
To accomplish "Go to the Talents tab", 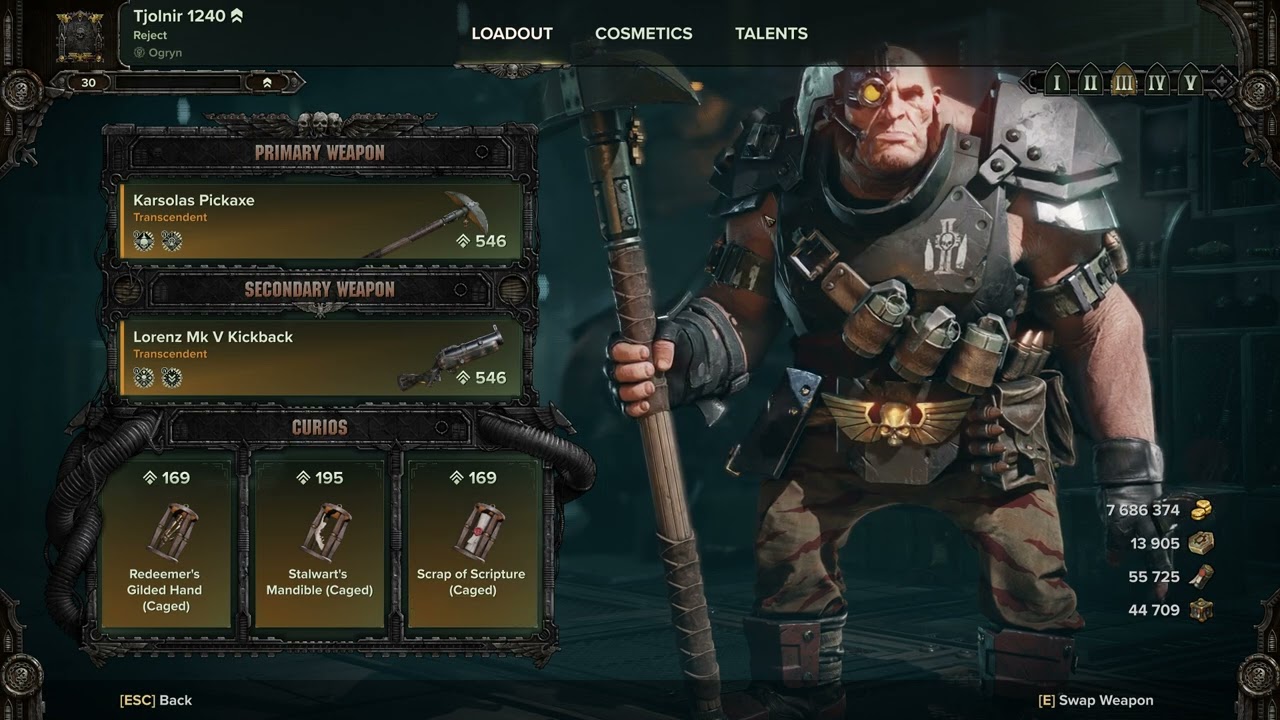I will [771, 33].
